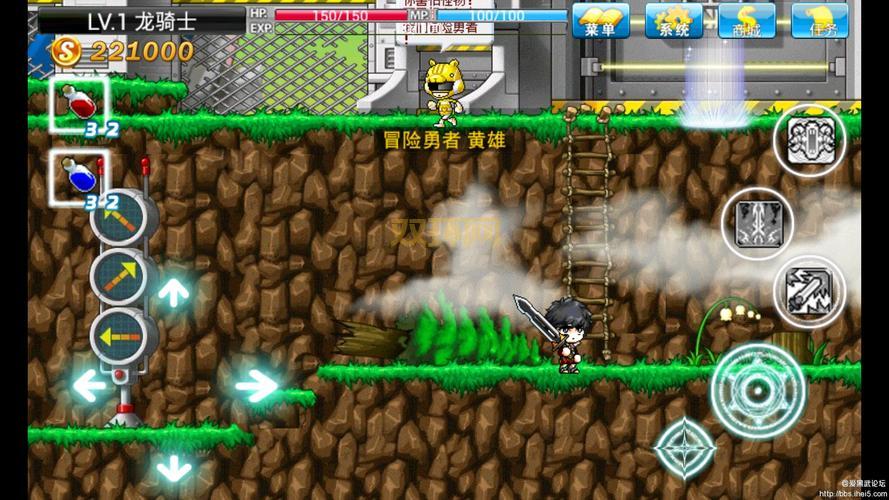Activate the lightning spear thrust skill
889x500 pixels.
810,291
